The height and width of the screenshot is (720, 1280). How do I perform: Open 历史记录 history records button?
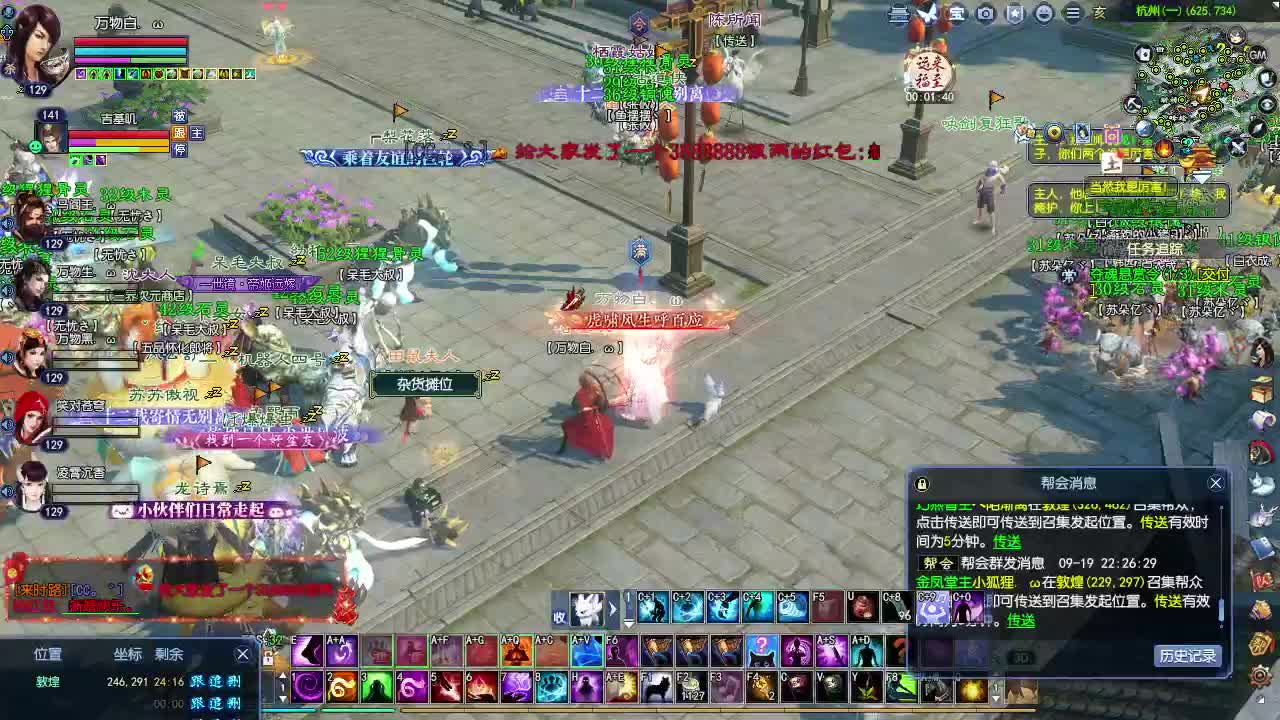point(1190,655)
